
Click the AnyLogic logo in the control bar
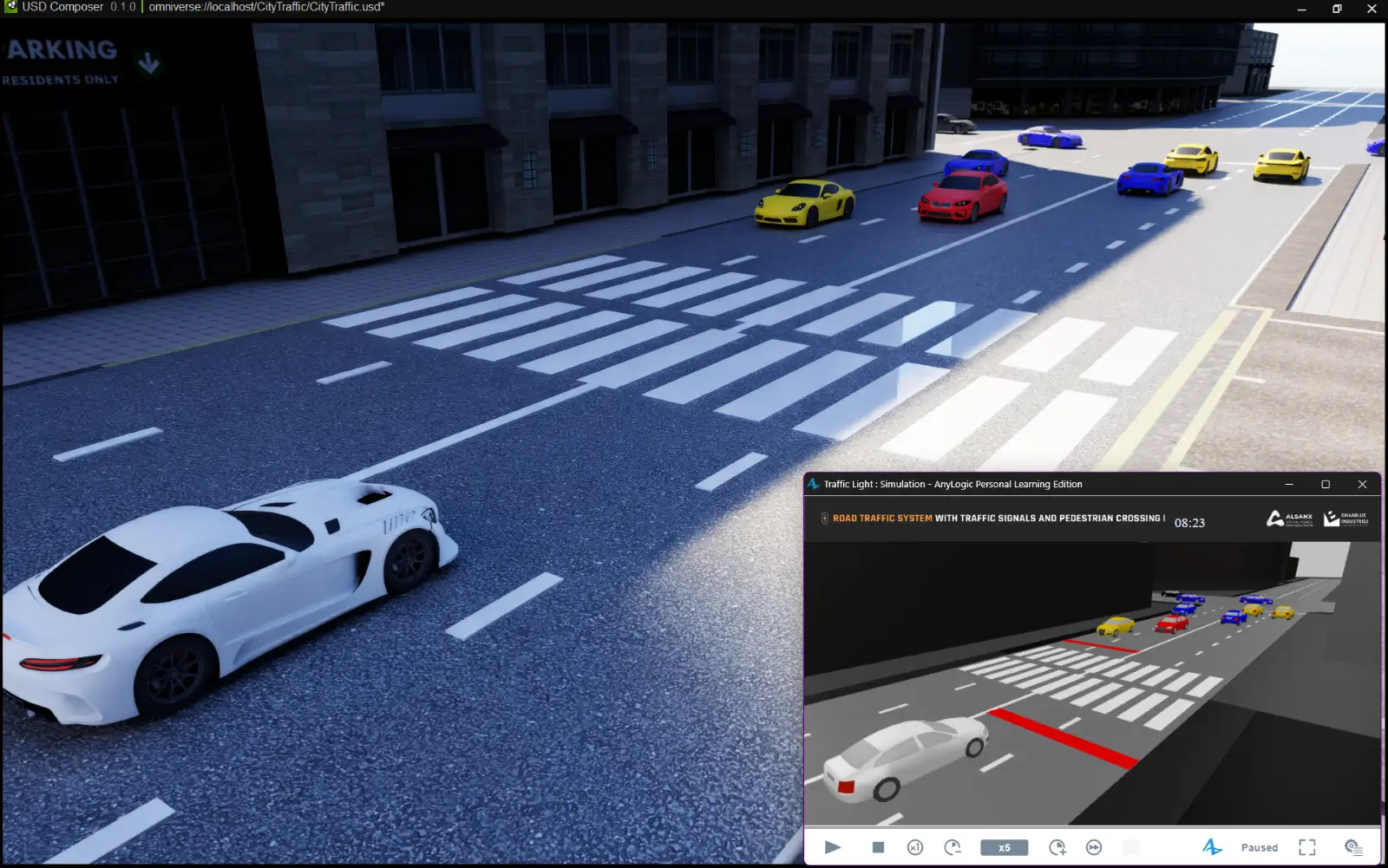click(x=1212, y=847)
